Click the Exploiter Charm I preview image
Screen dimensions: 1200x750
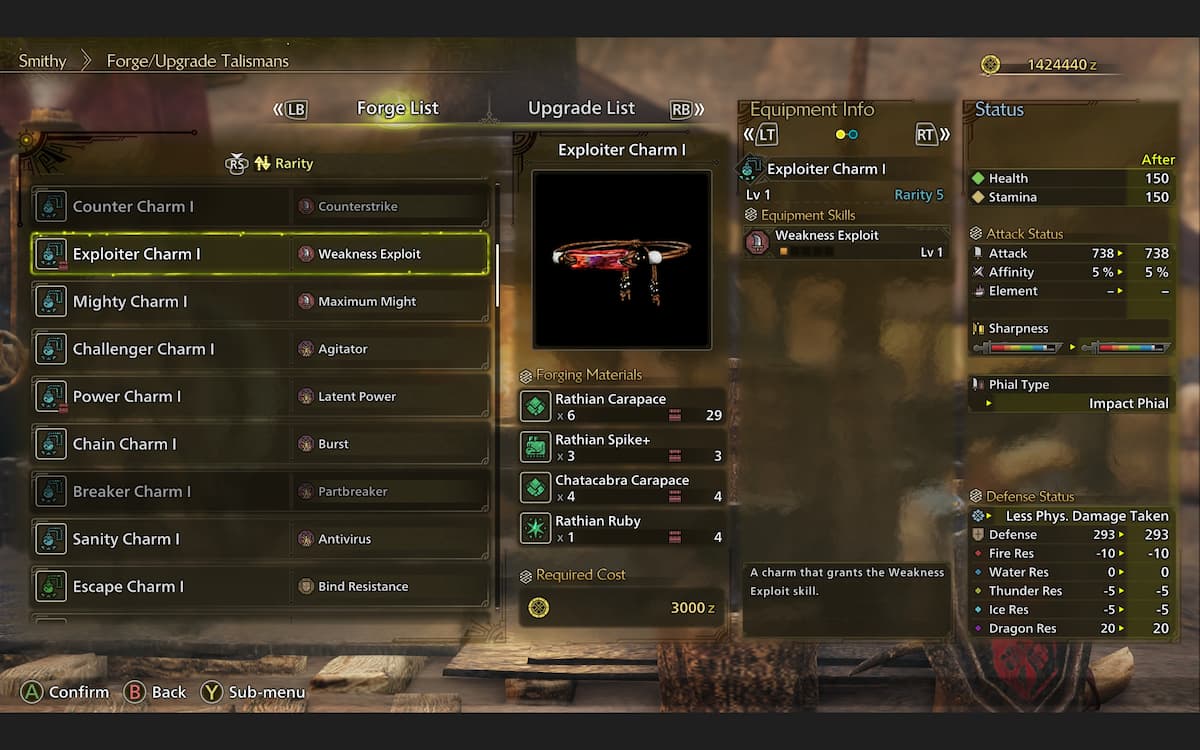(621, 259)
